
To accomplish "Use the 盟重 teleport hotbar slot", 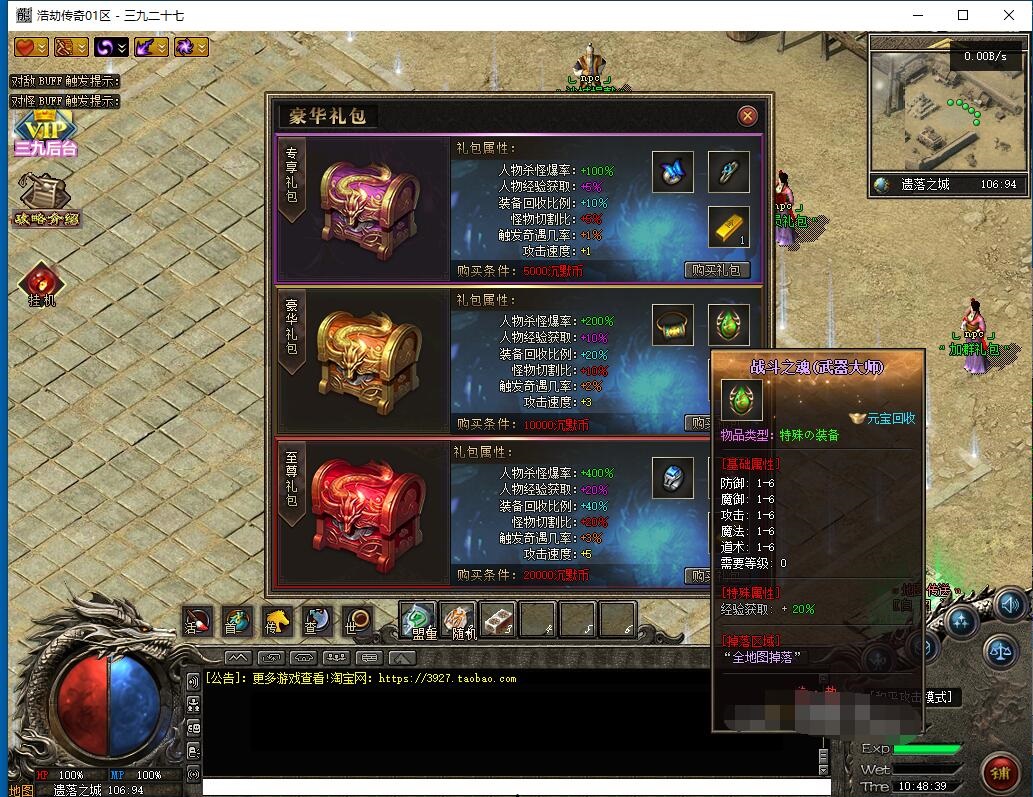I will (x=419, y=620).
